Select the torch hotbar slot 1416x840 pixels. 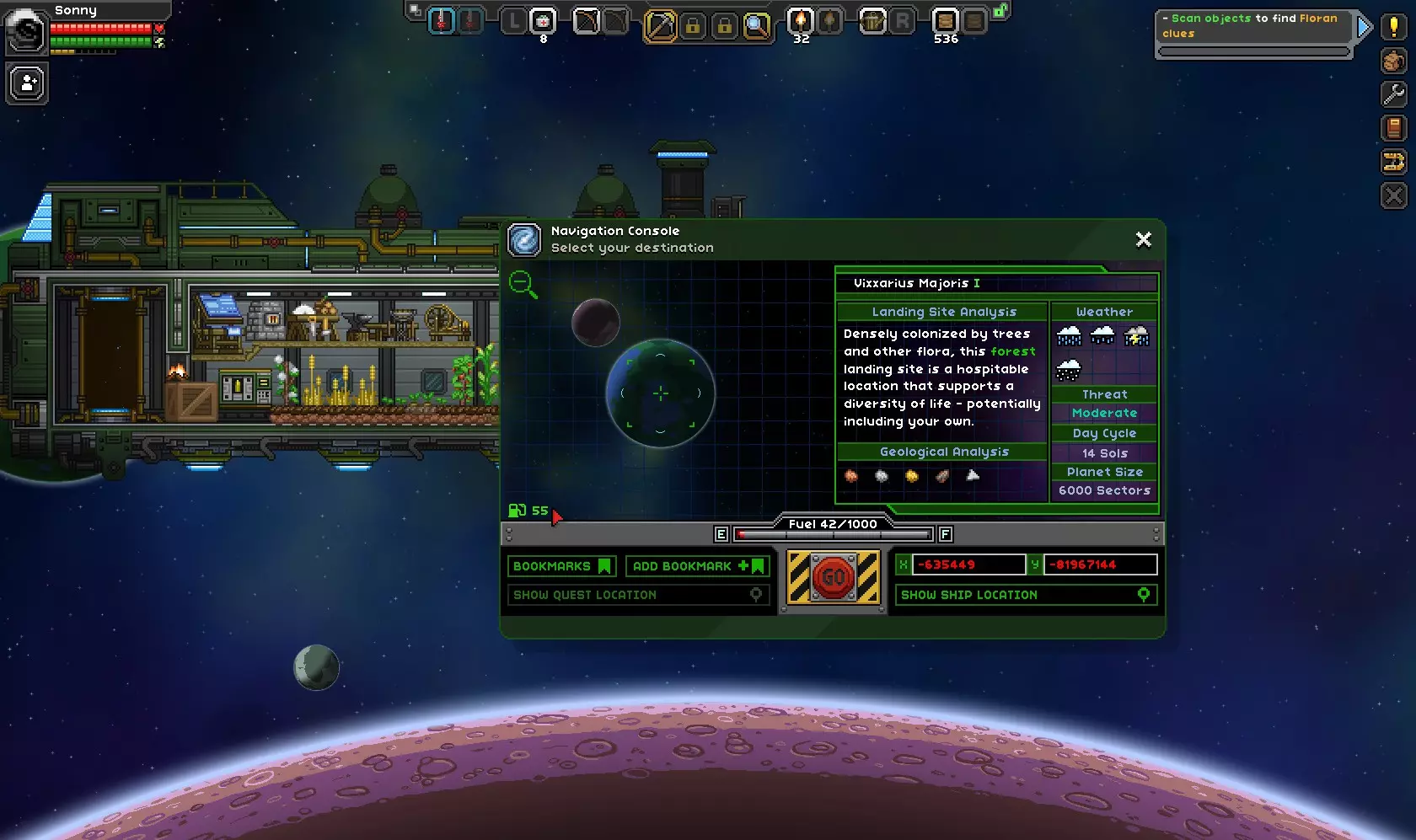point(800,20)
